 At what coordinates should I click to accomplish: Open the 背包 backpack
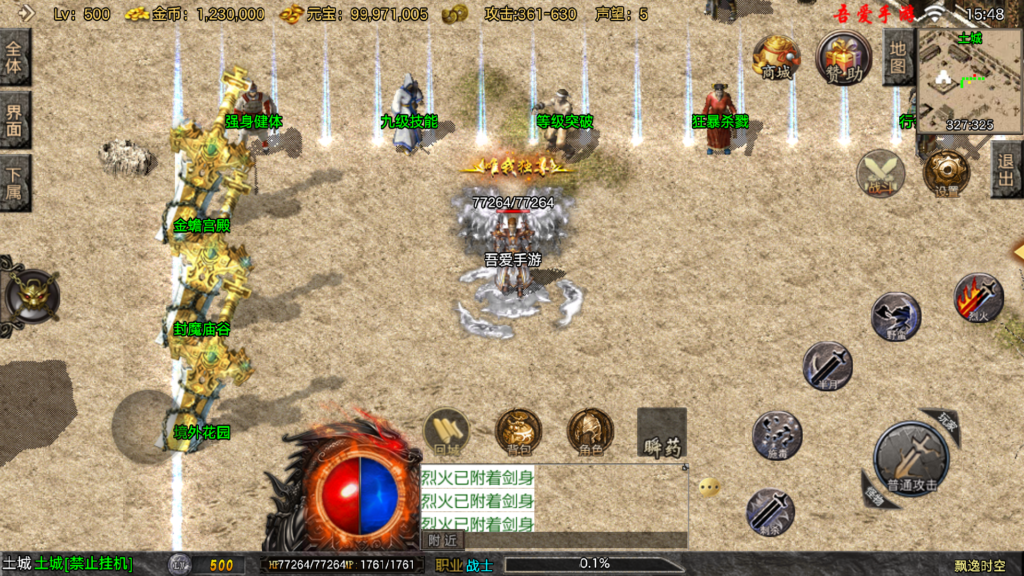(x=518, y=432)
